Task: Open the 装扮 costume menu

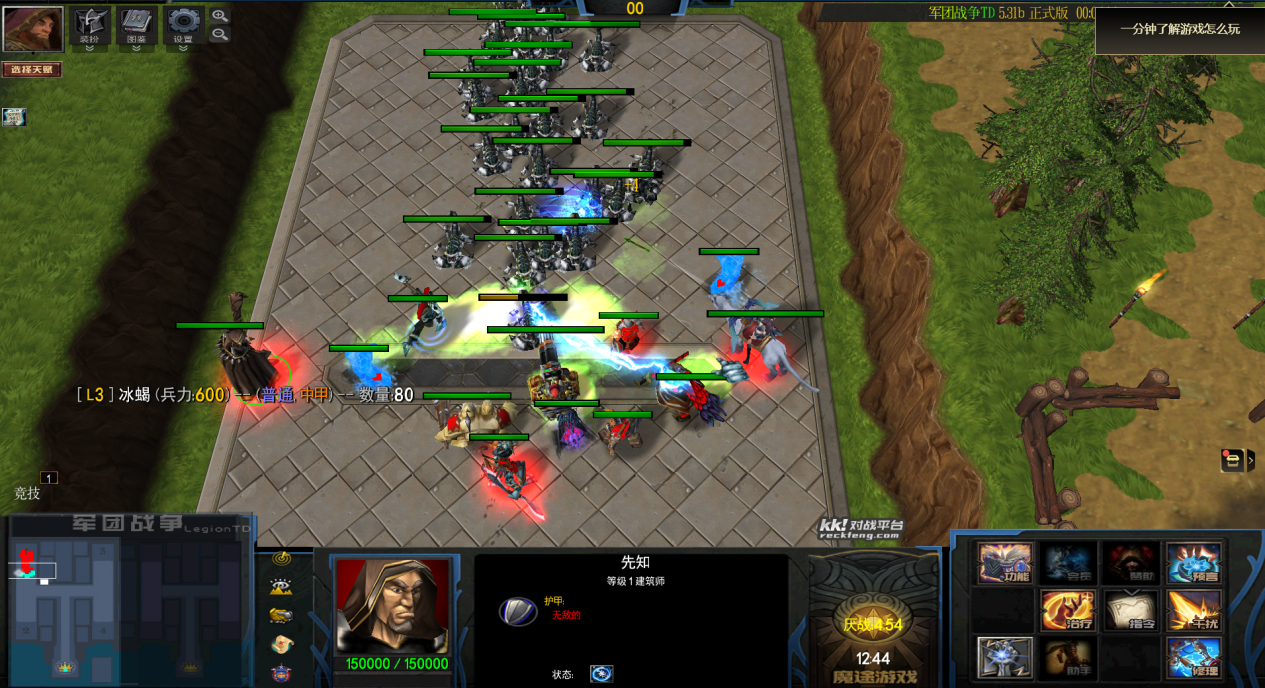Action: (90, 25)
